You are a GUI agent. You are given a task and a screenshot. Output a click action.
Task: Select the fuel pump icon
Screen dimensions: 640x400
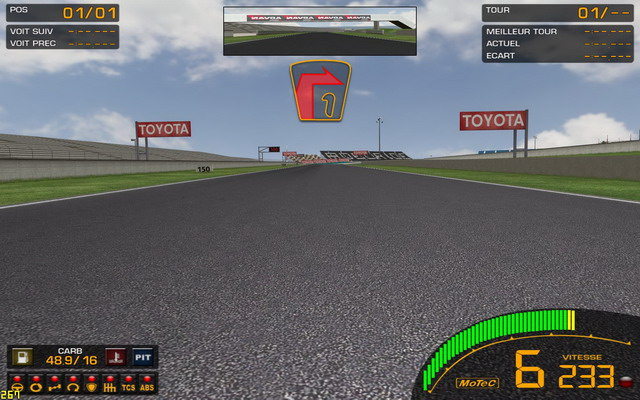[24, 358]
